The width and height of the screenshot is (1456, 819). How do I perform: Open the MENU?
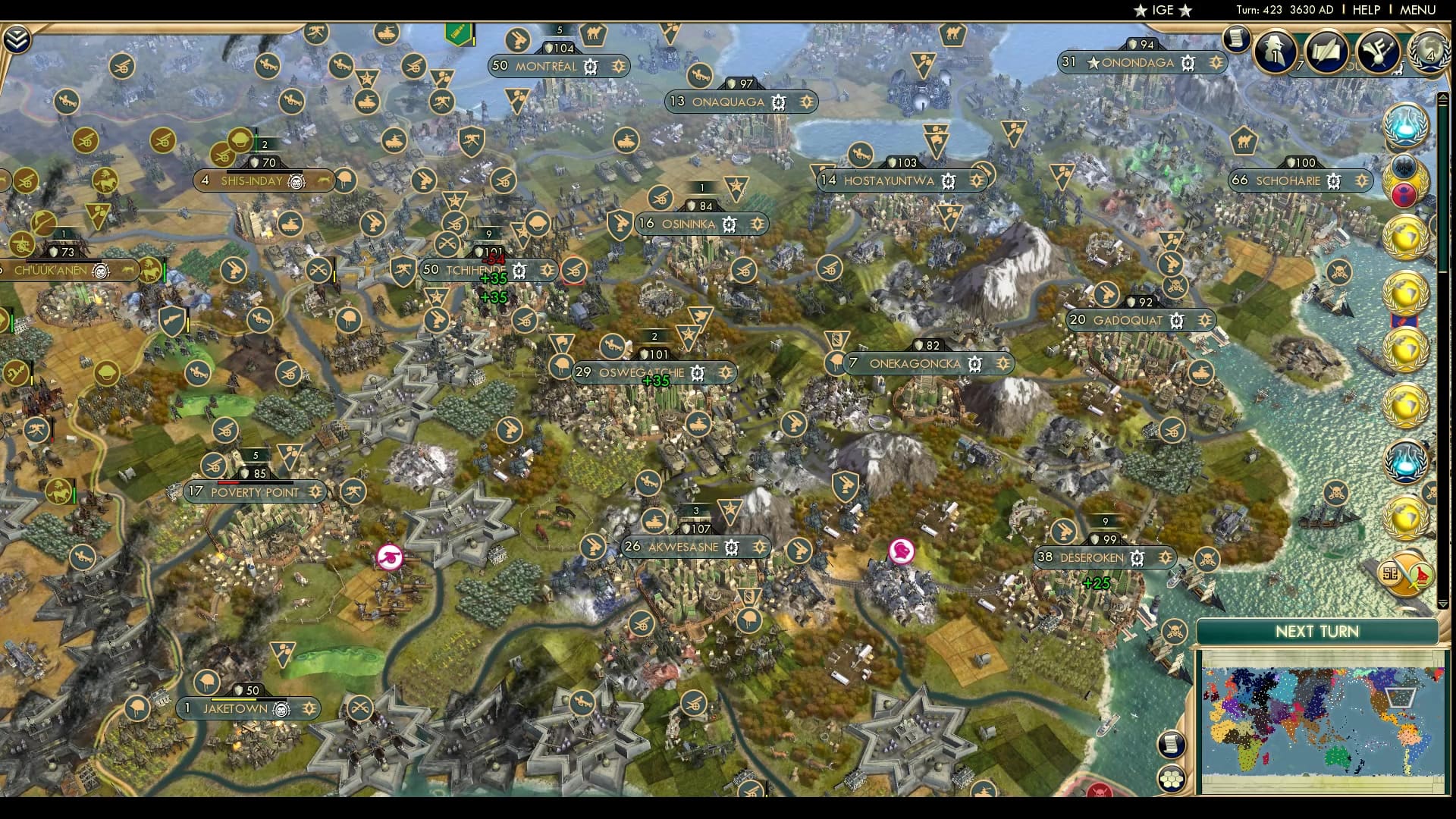point(1419,10)
